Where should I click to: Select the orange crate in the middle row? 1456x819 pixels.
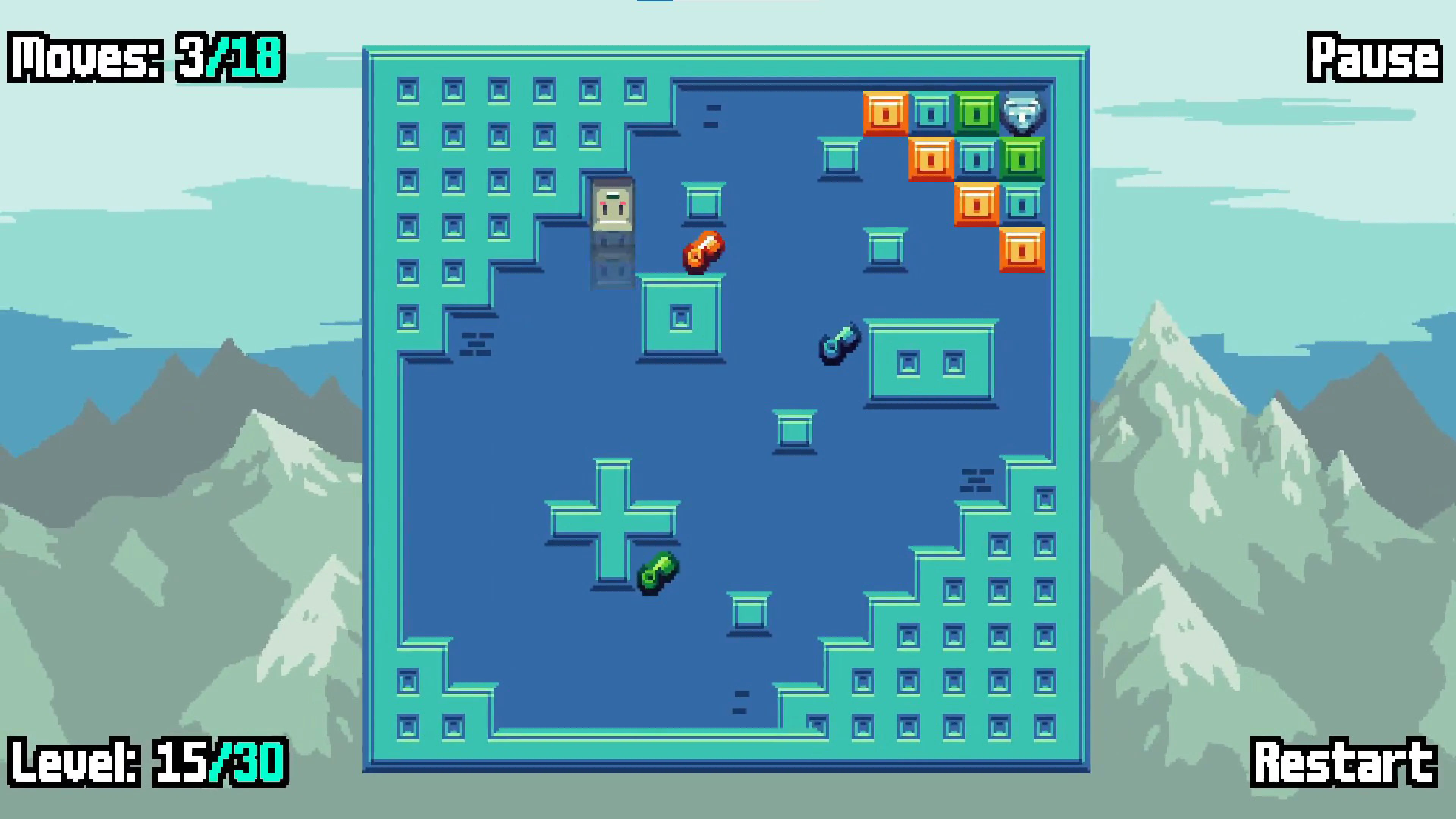coord(931,160)
